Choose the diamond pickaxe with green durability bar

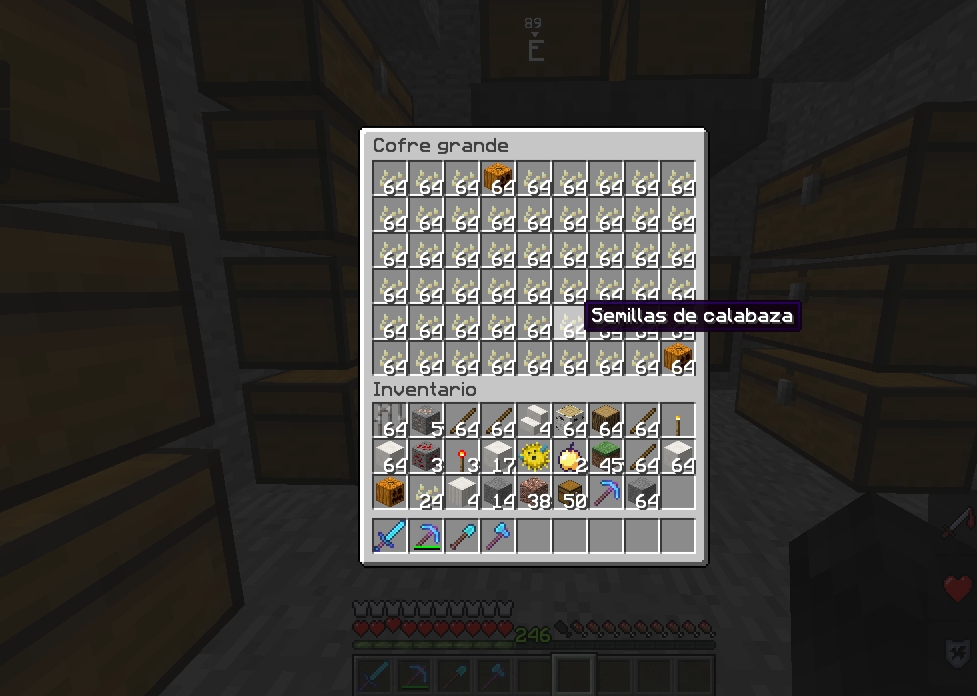point(426,536)
